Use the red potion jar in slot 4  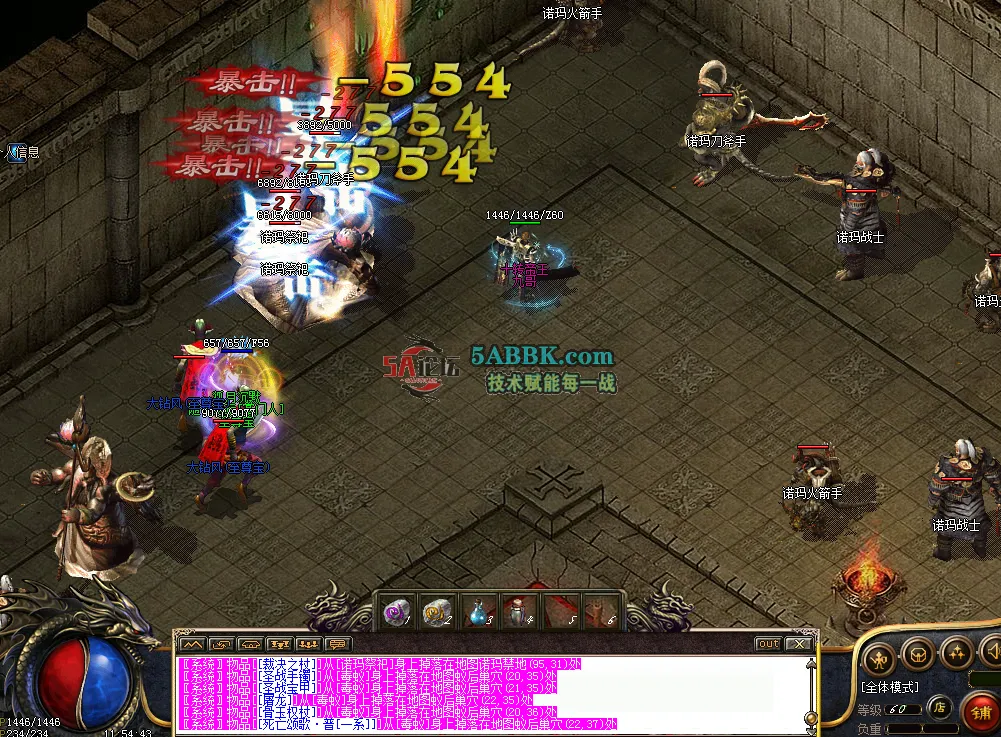coord(516,611)
